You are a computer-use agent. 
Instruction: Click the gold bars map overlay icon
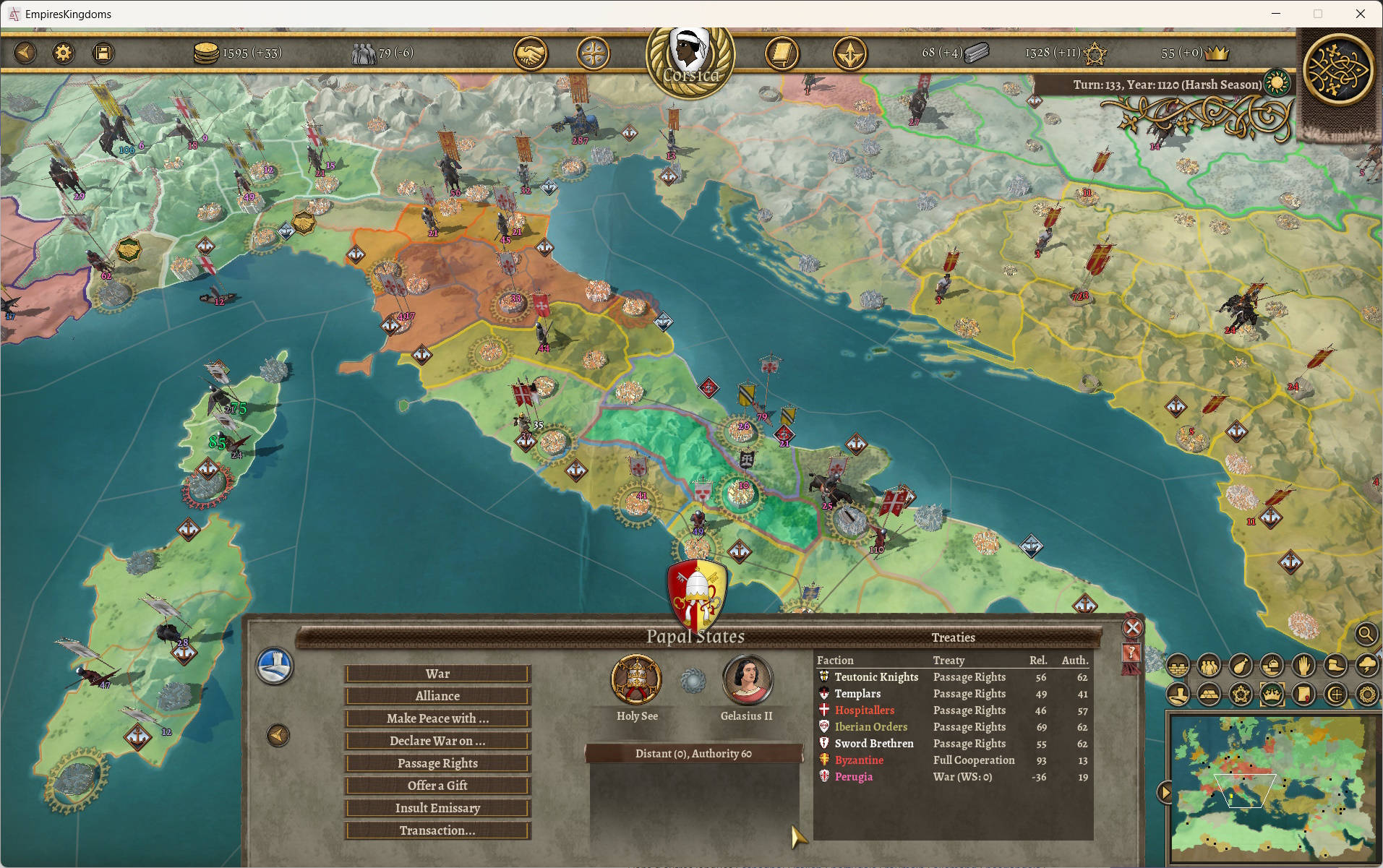coord(1209,695)
